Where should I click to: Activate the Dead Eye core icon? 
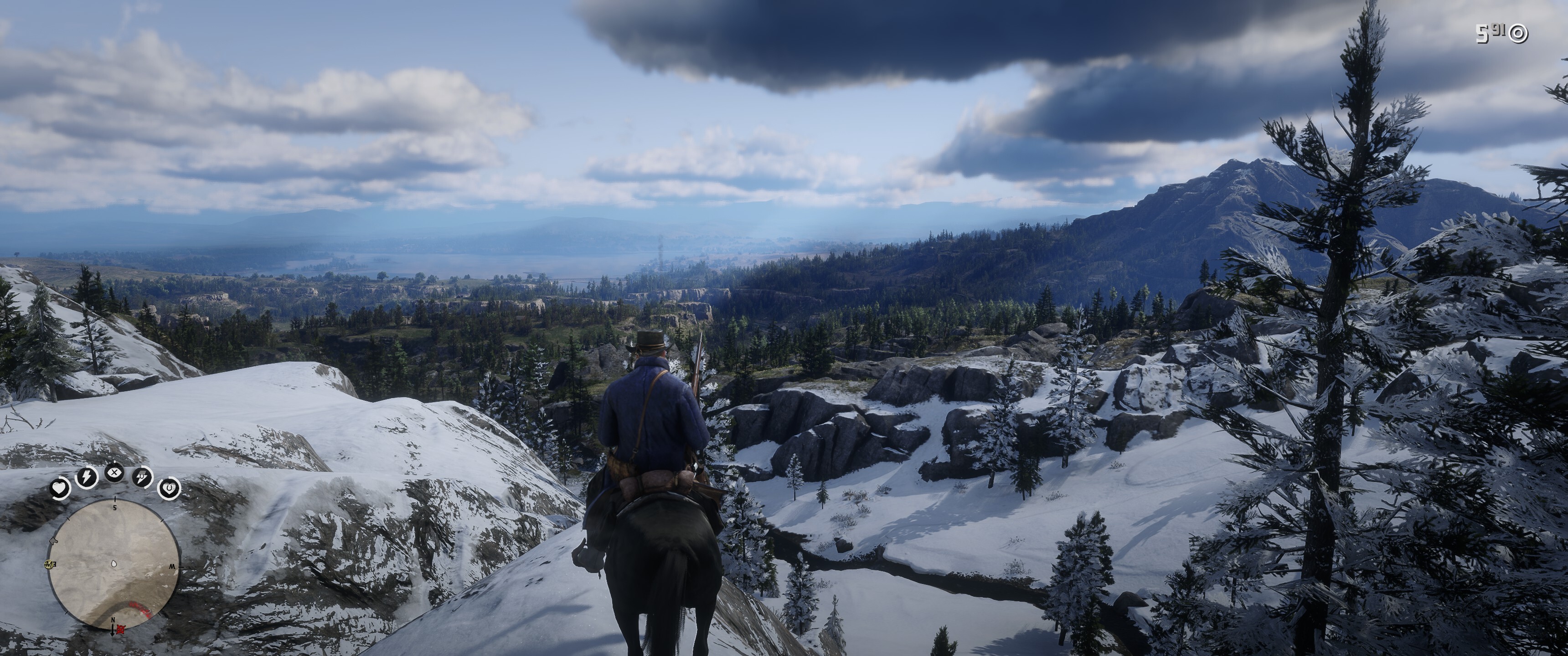pos(114,472)
